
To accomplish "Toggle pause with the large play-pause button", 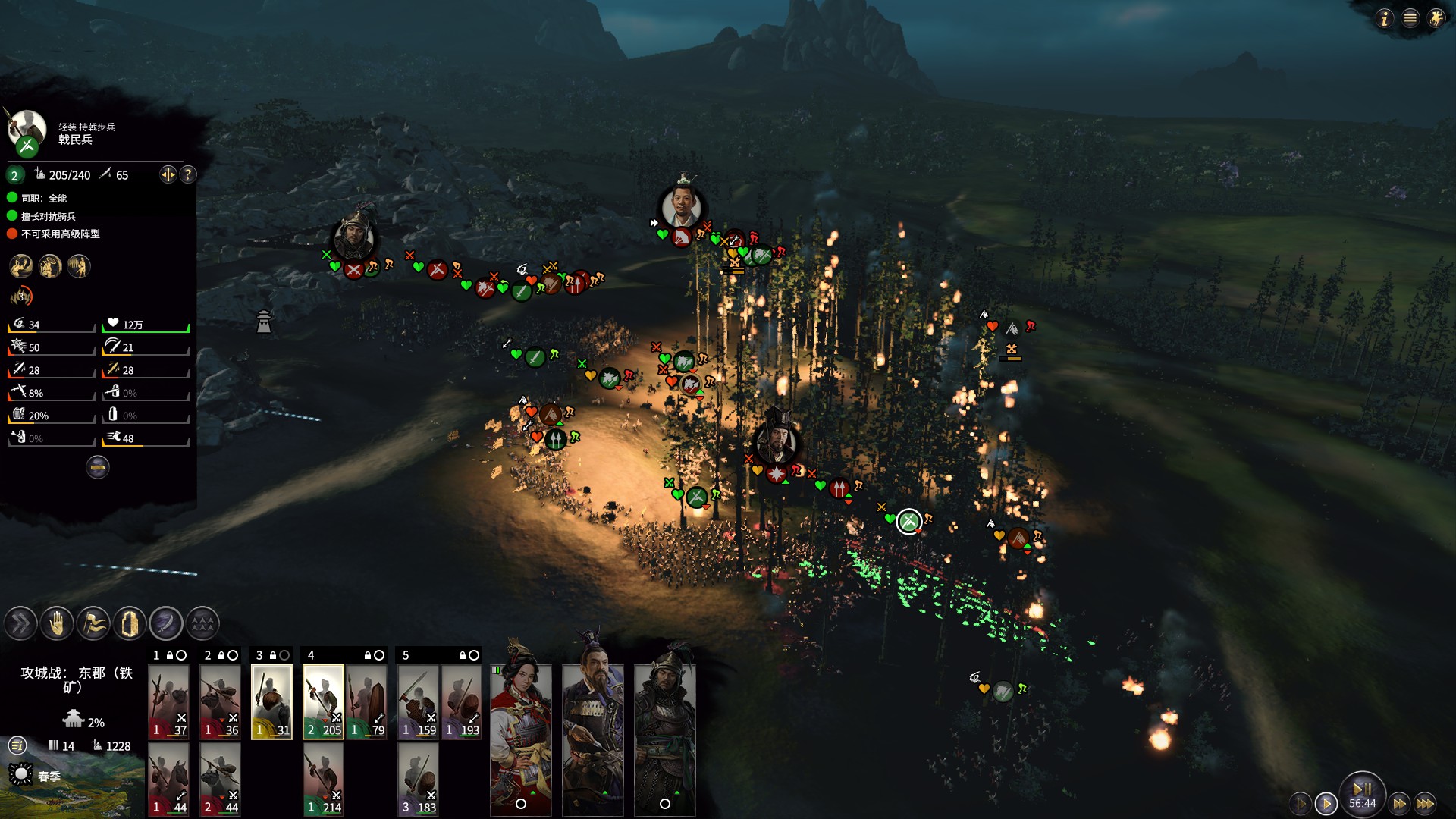I will point(1362,790).
